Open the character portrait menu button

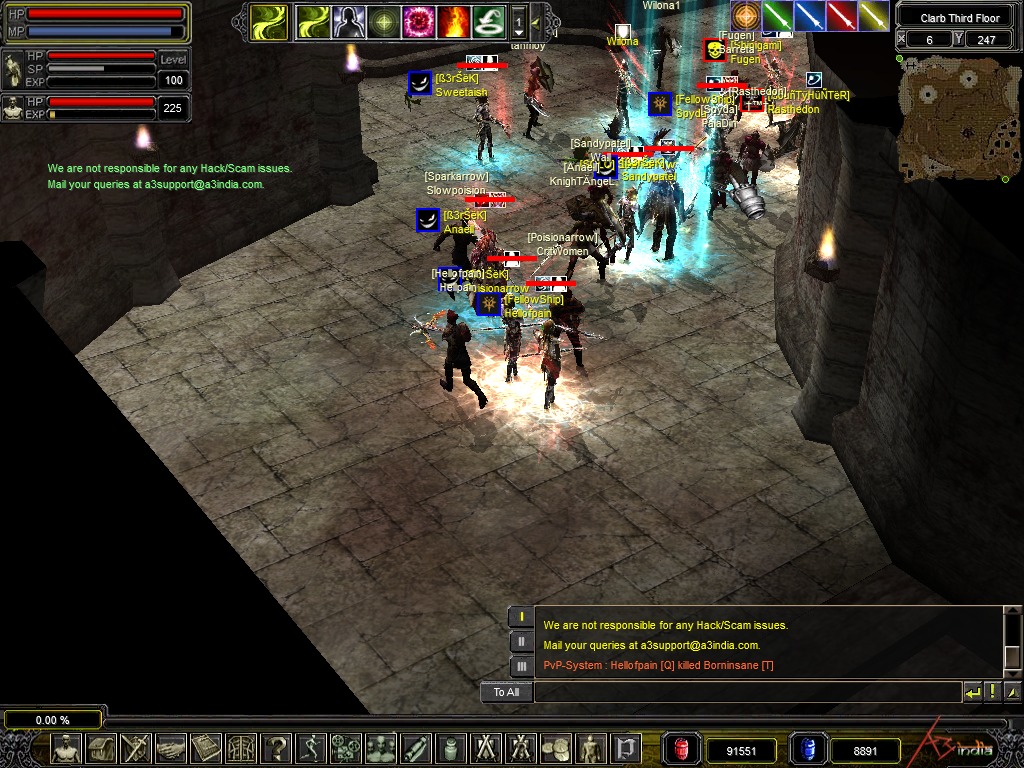(x=67, y=748)
